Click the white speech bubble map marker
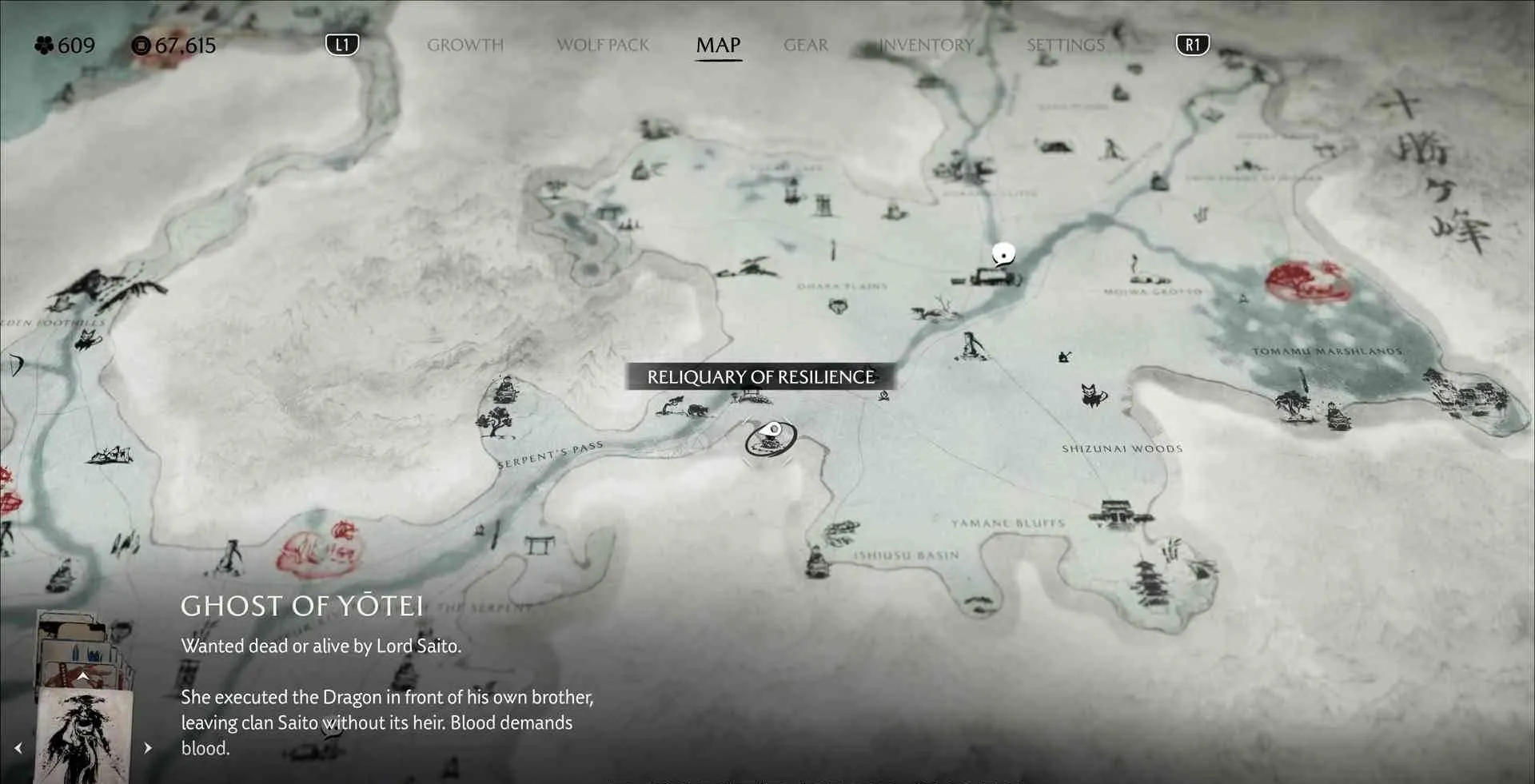Viewport: 1535px width, 784px height. click(1003, 254)
